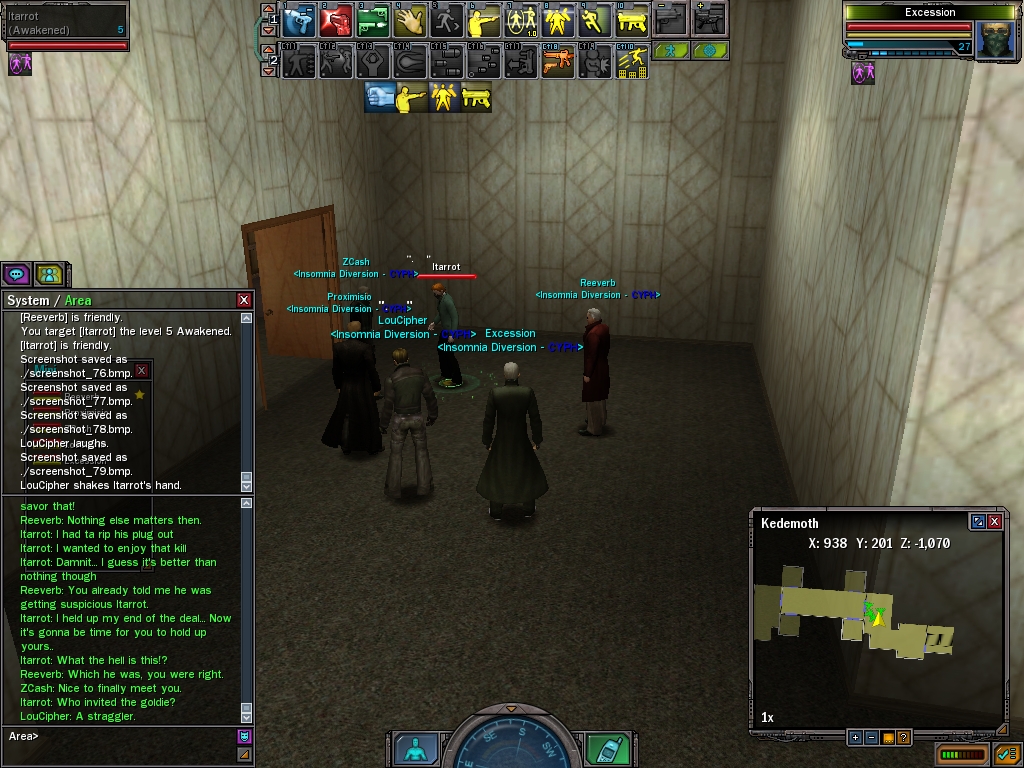
Task: Activate the blue pistol ability in slot 1
Action: (x=299, y=19)
